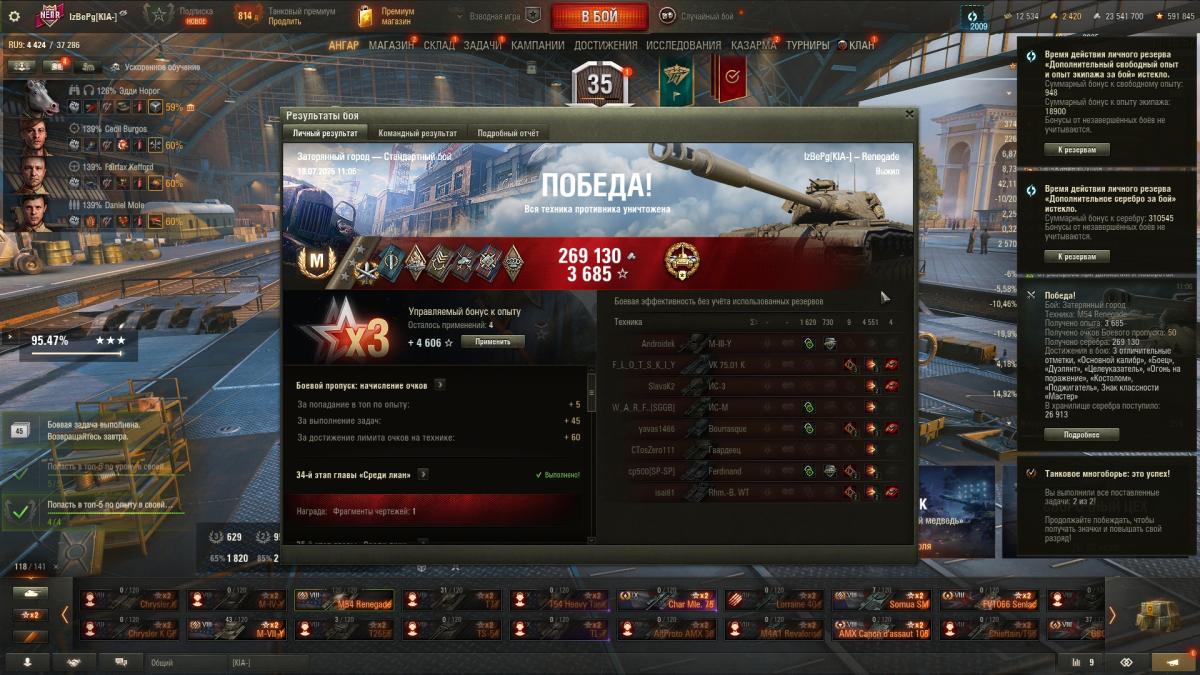Open the МАГАЗИН menu
Screen dimensions: 1200x675
point(391,45)
